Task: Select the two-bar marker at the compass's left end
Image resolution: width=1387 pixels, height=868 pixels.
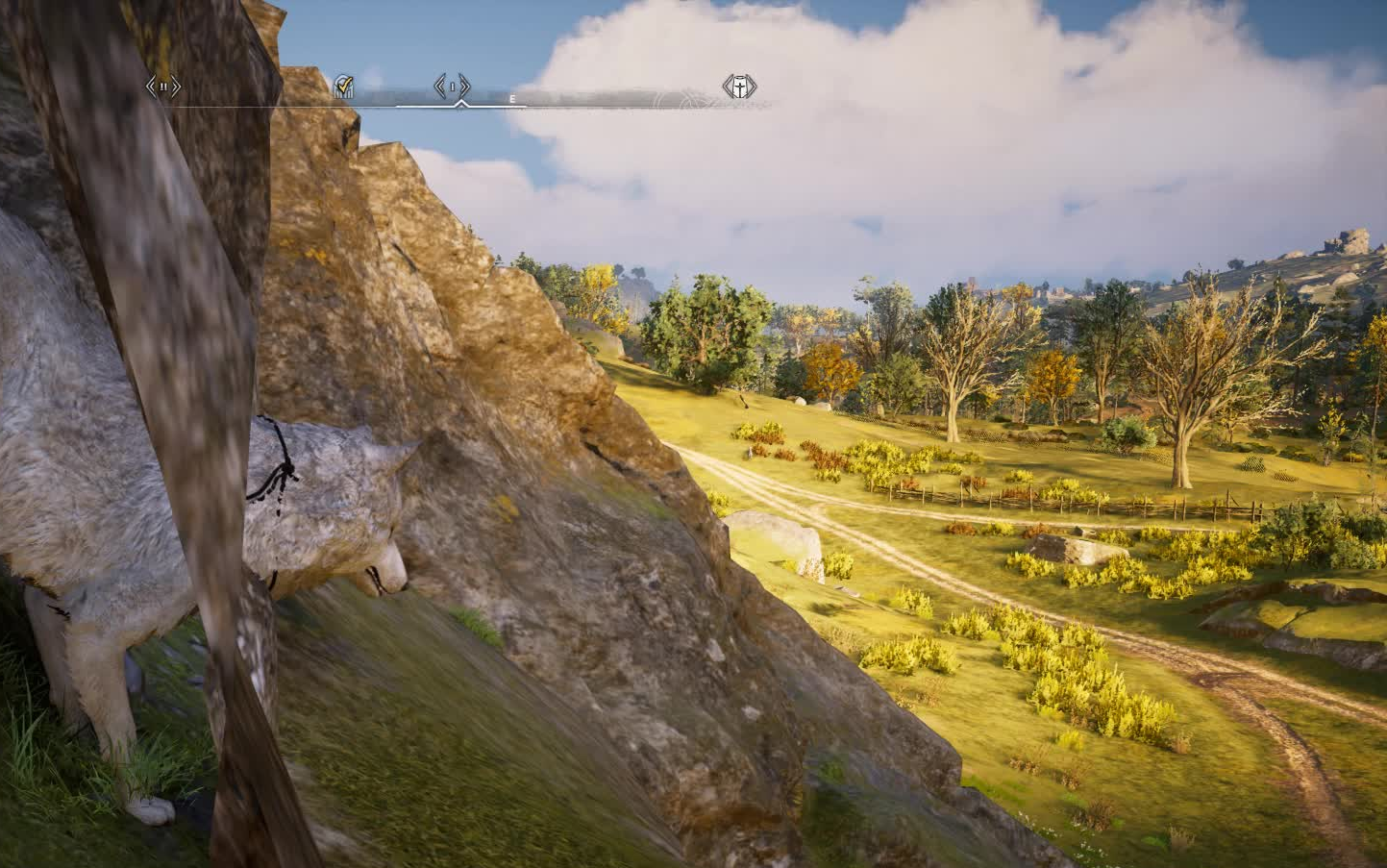Action: point(163,87)
